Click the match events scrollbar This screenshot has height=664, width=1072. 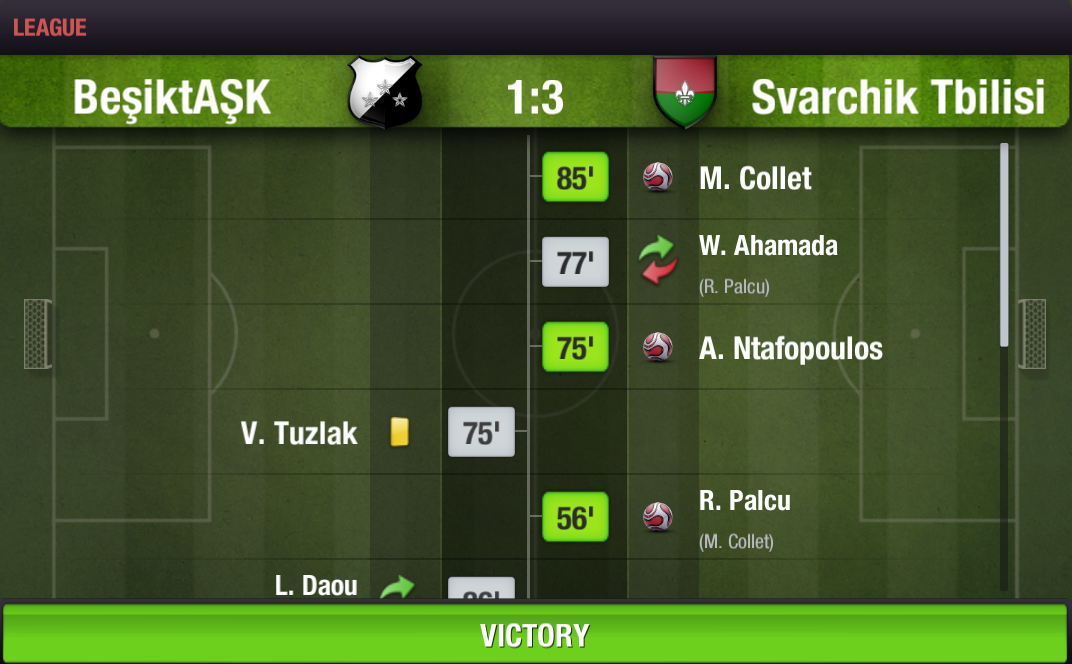[1004, 246]
